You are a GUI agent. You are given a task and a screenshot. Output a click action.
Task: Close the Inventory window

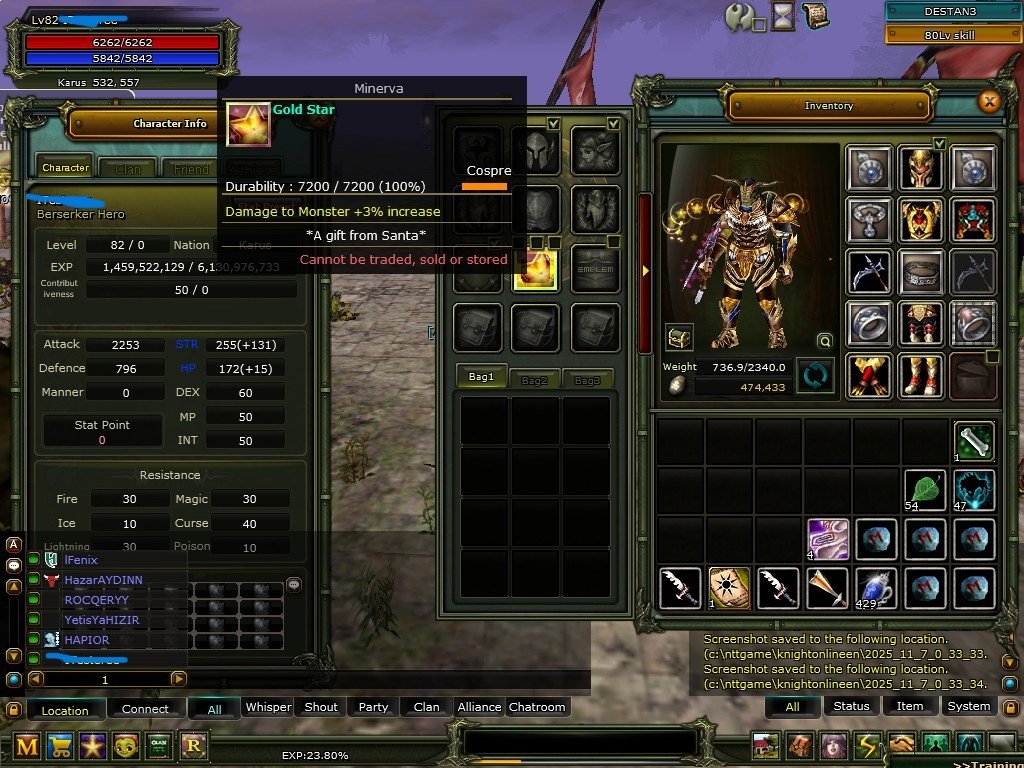click(x=989, y=101)
